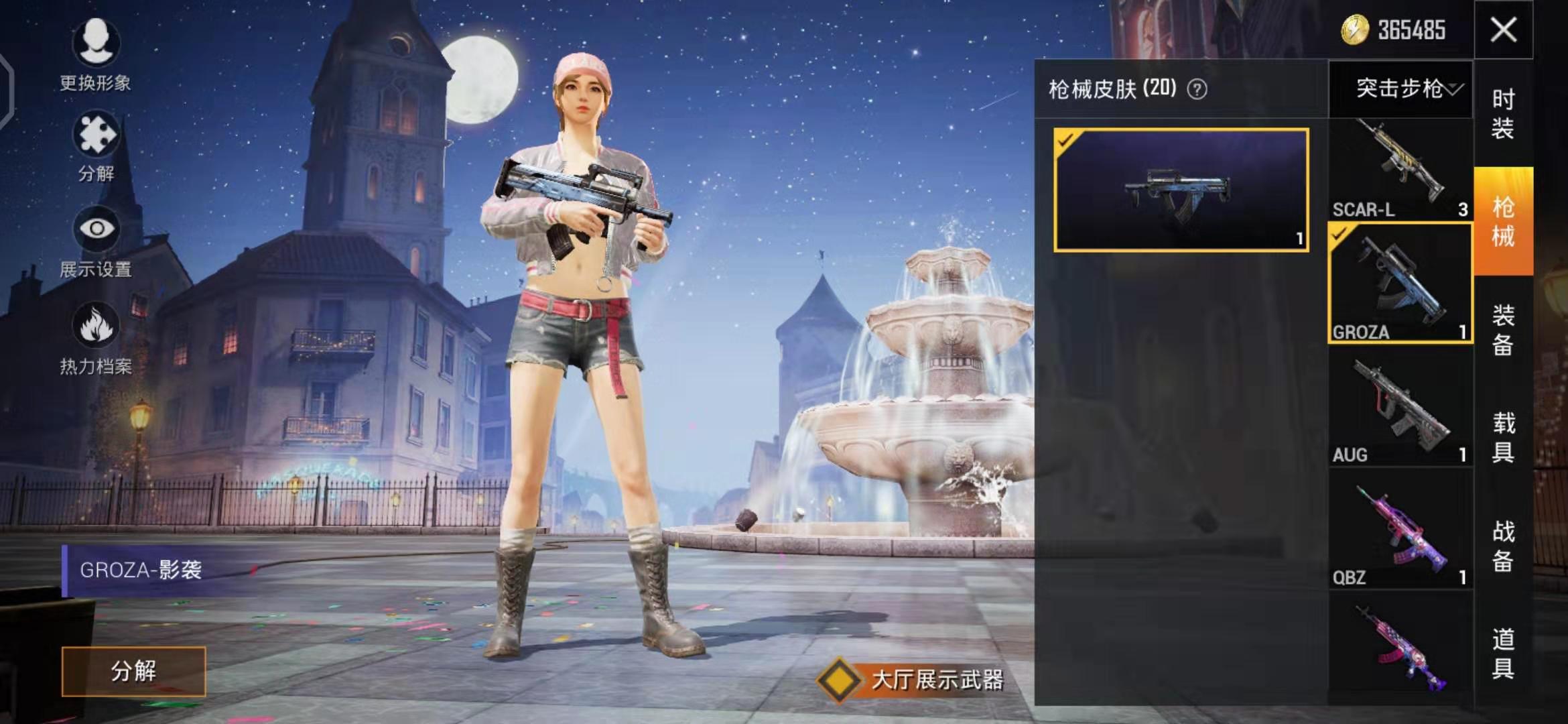Toggle 大厅展示武器 lobby weapon display
The height and width of the screenshot is (724, 1568).
(x=839, y=680)
